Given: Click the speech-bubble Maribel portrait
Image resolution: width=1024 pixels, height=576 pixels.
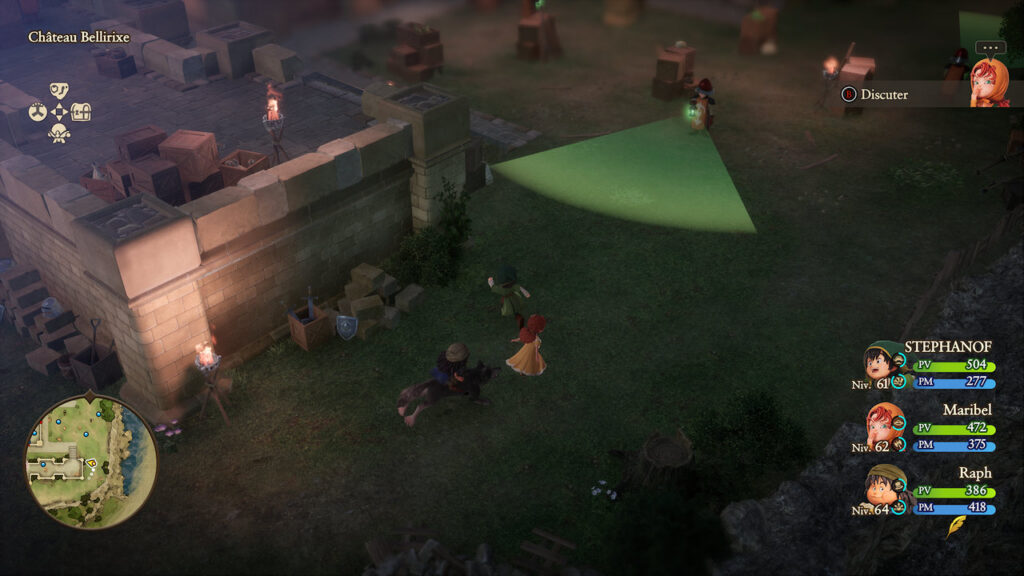Looking at the screenshot, I should [989, 82].
